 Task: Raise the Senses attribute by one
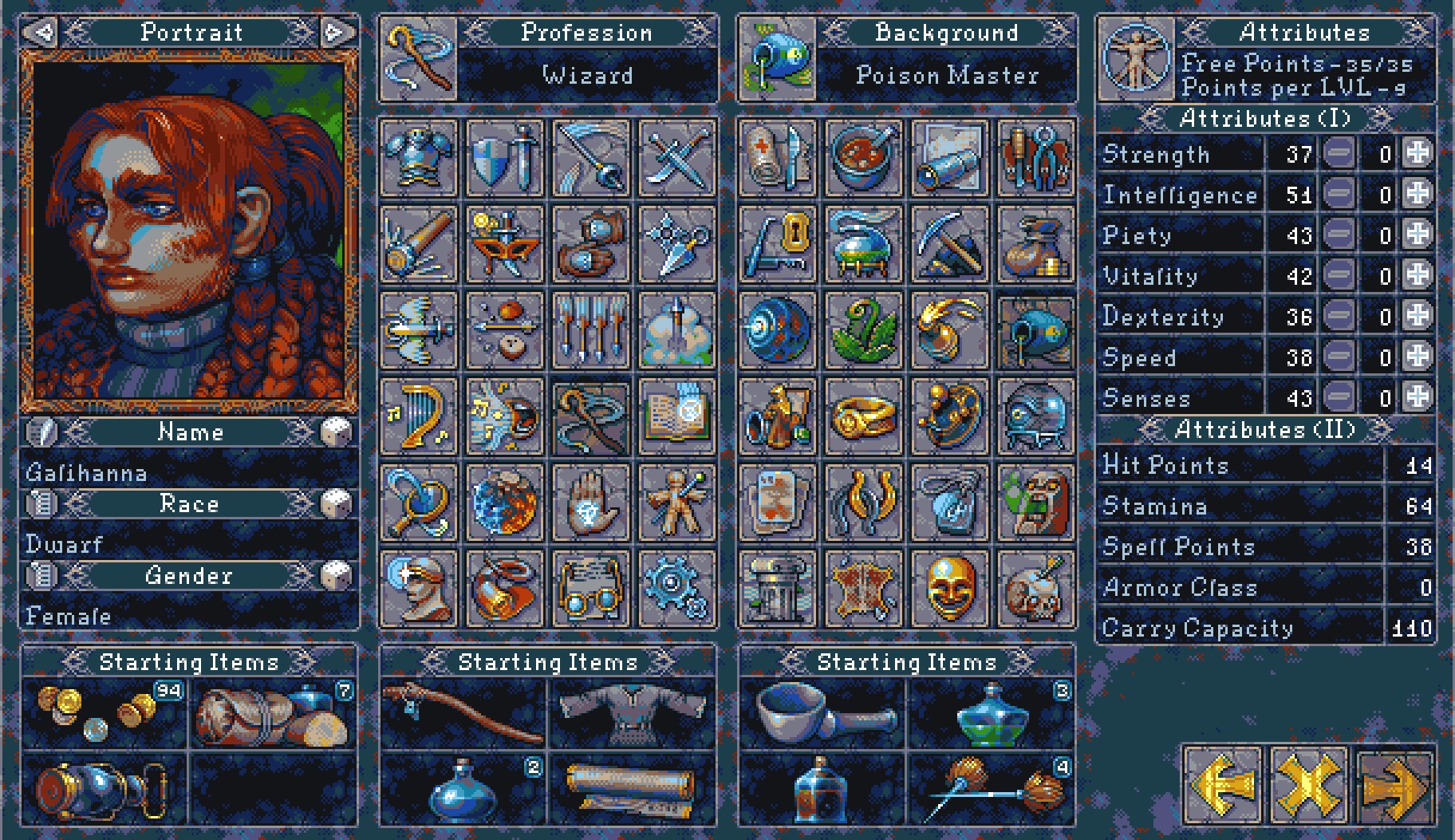(x=1418, y=396)
